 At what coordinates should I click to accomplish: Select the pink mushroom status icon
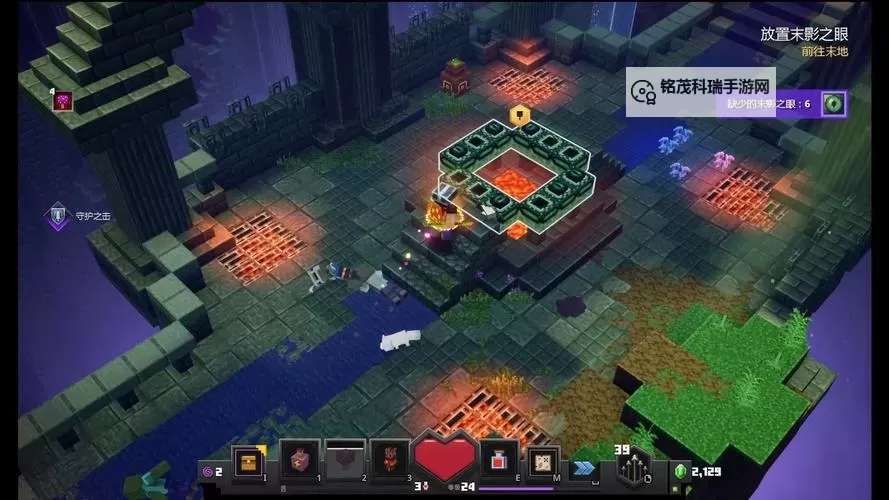(64, 101)
